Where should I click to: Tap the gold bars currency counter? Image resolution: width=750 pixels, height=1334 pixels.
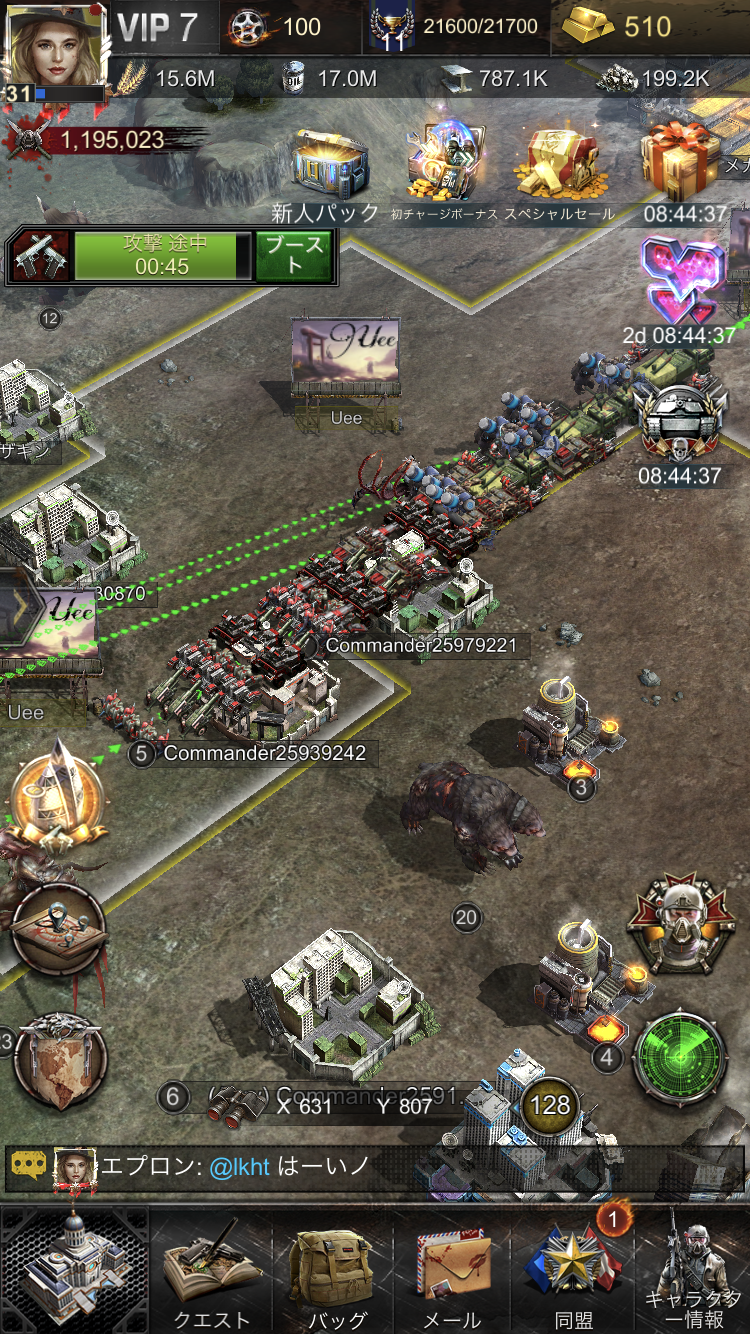point(617,27)
